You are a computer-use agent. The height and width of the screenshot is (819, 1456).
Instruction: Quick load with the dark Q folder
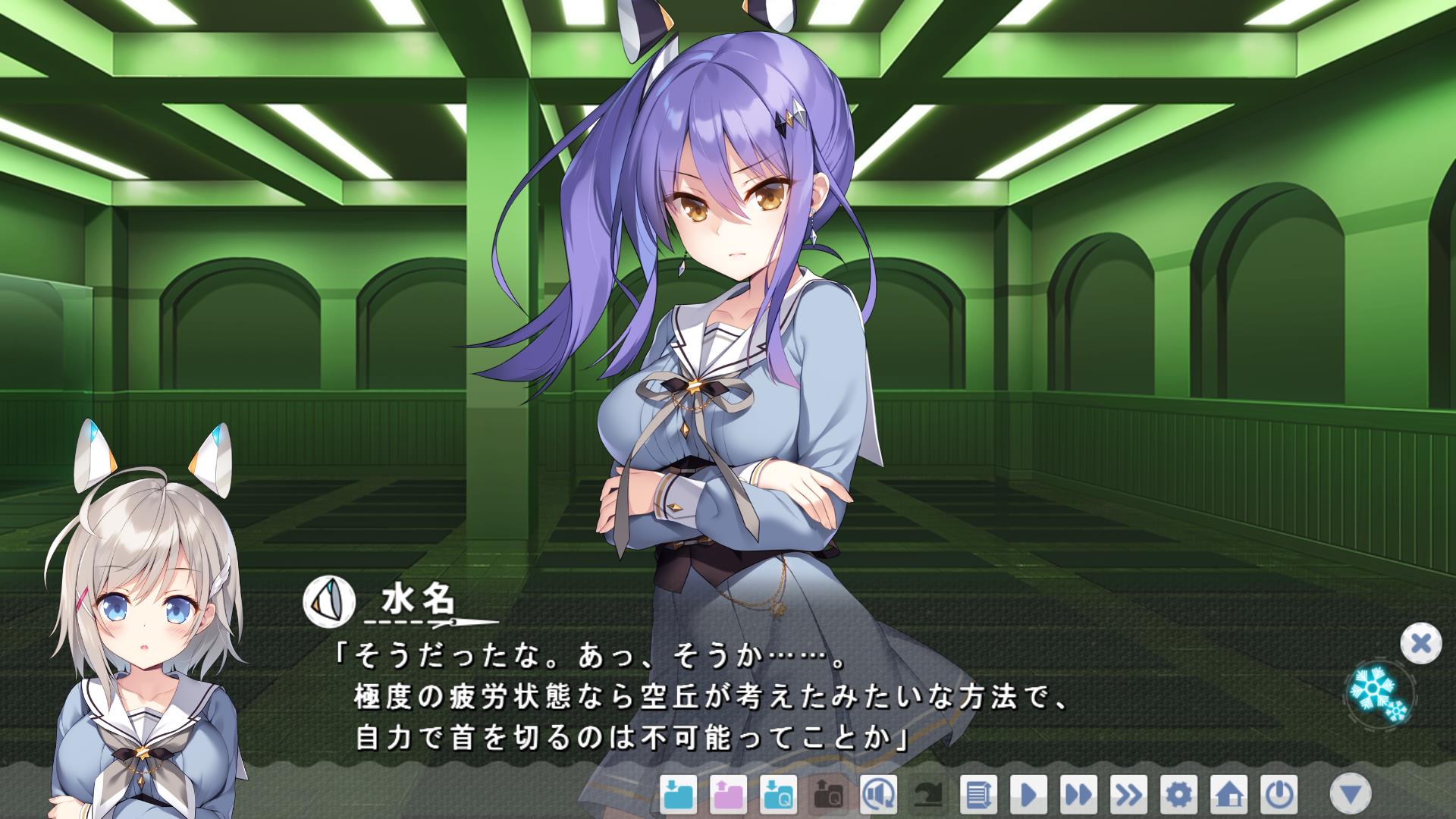(828, 795)
